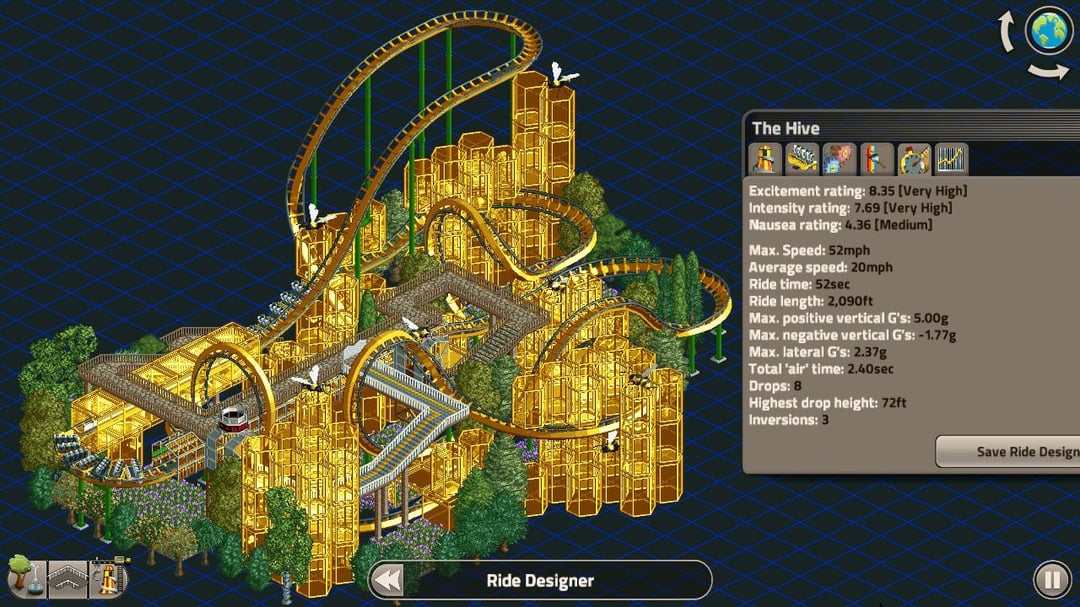The width and height of the screenshot is (1080, 607).
Task: Open the scenery tool with tree icon
Action: (x=22, y=577)
